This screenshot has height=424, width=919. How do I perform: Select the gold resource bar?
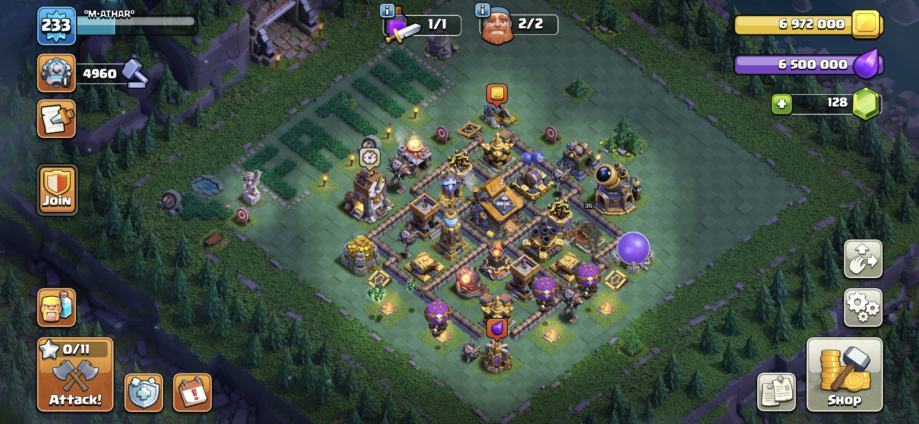[805, 24]
